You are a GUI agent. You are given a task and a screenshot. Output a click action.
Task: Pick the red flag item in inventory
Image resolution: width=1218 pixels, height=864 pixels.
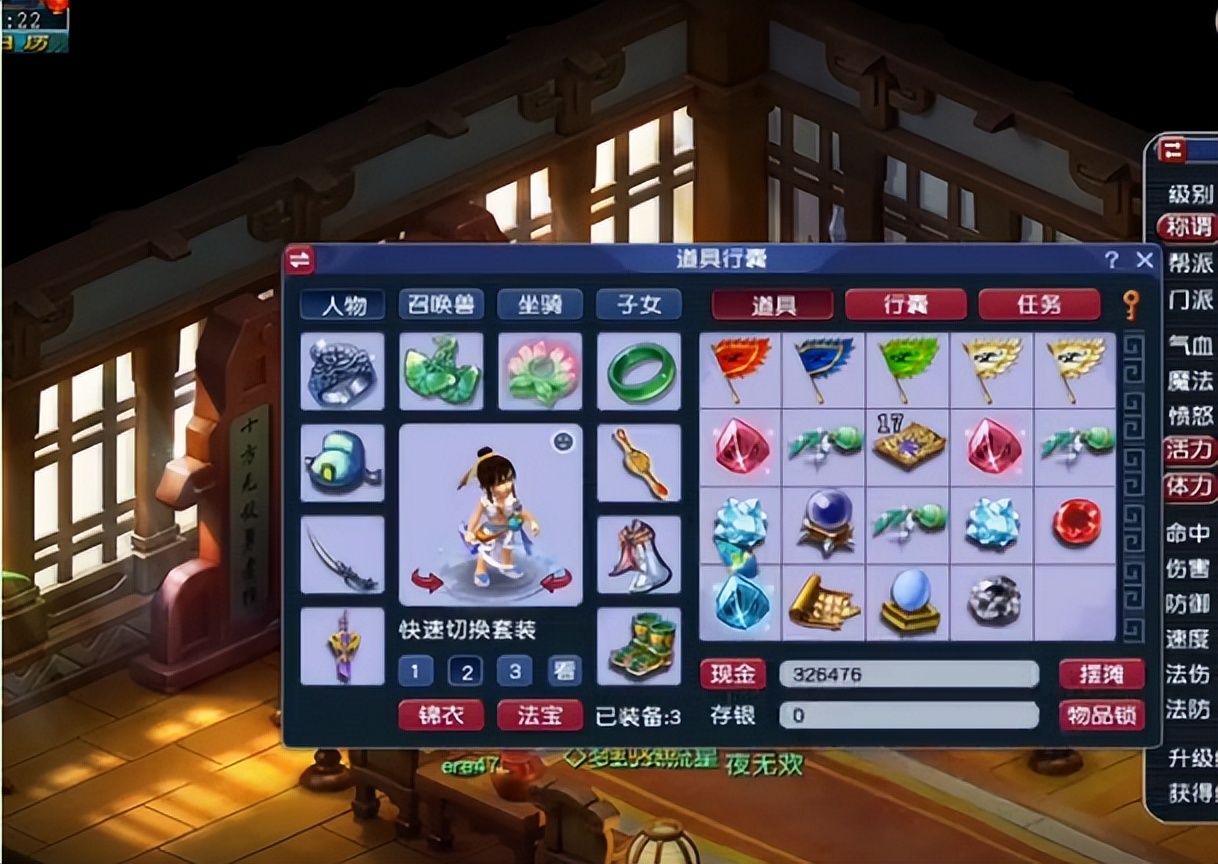click(741, 369)
